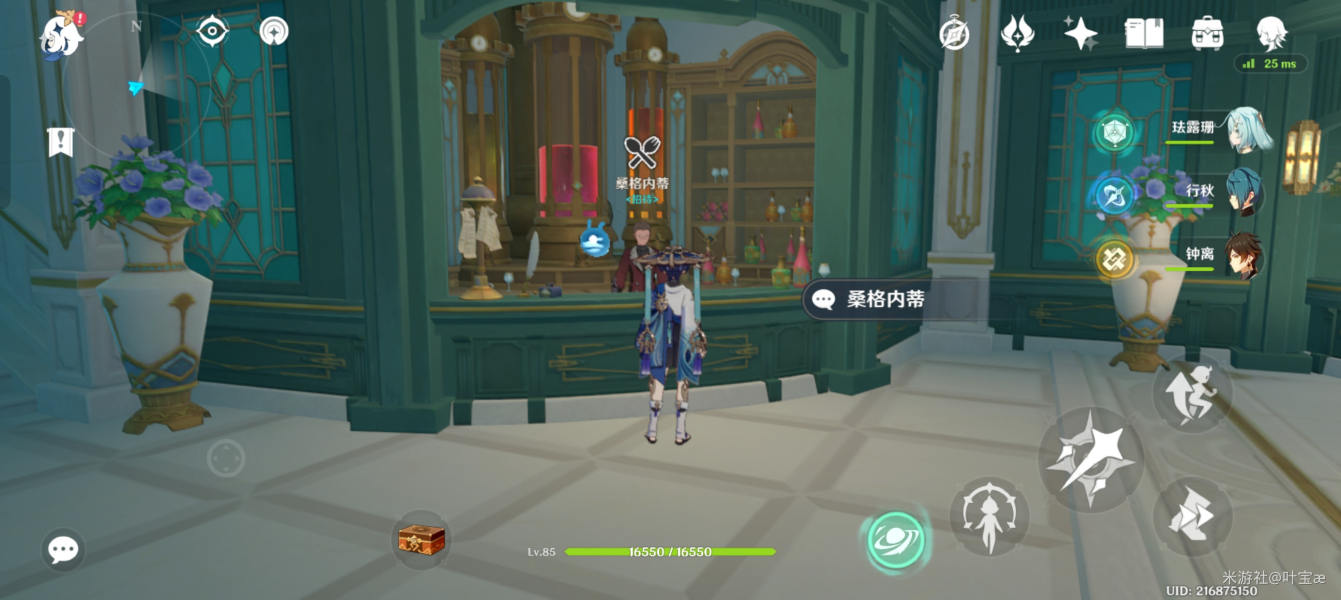Open the circular minimap
The height and width of the screenshot is (600, 1341).
pyautogui.click(x=137, y=86)
